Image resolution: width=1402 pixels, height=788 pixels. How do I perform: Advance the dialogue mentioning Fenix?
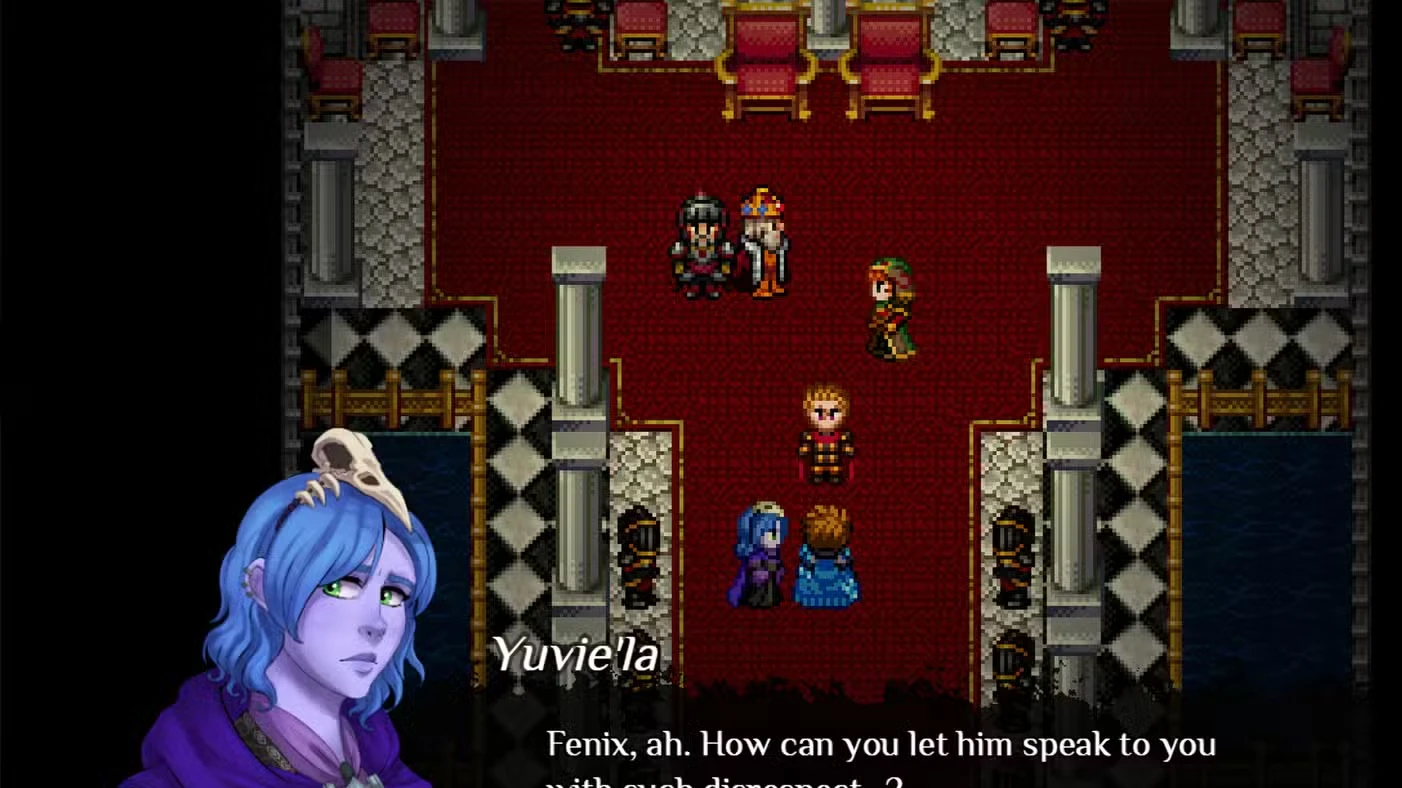[x=880, y=745]
